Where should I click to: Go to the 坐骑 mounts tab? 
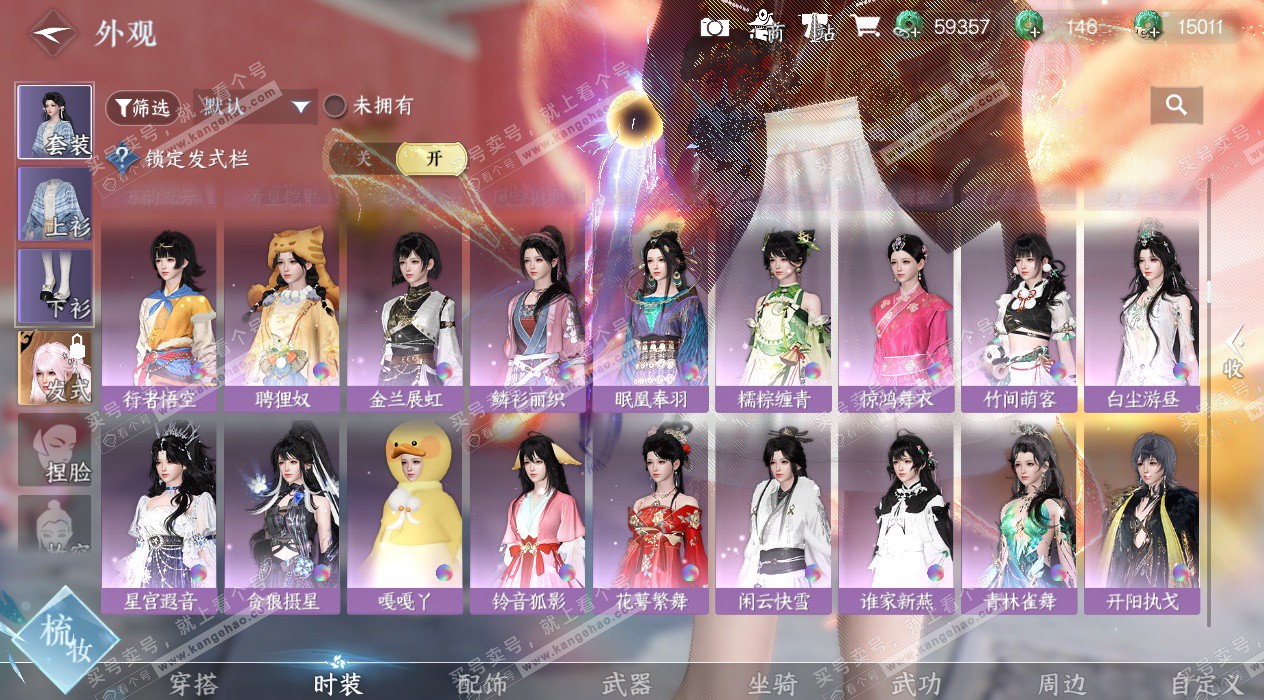coord(772,684)
